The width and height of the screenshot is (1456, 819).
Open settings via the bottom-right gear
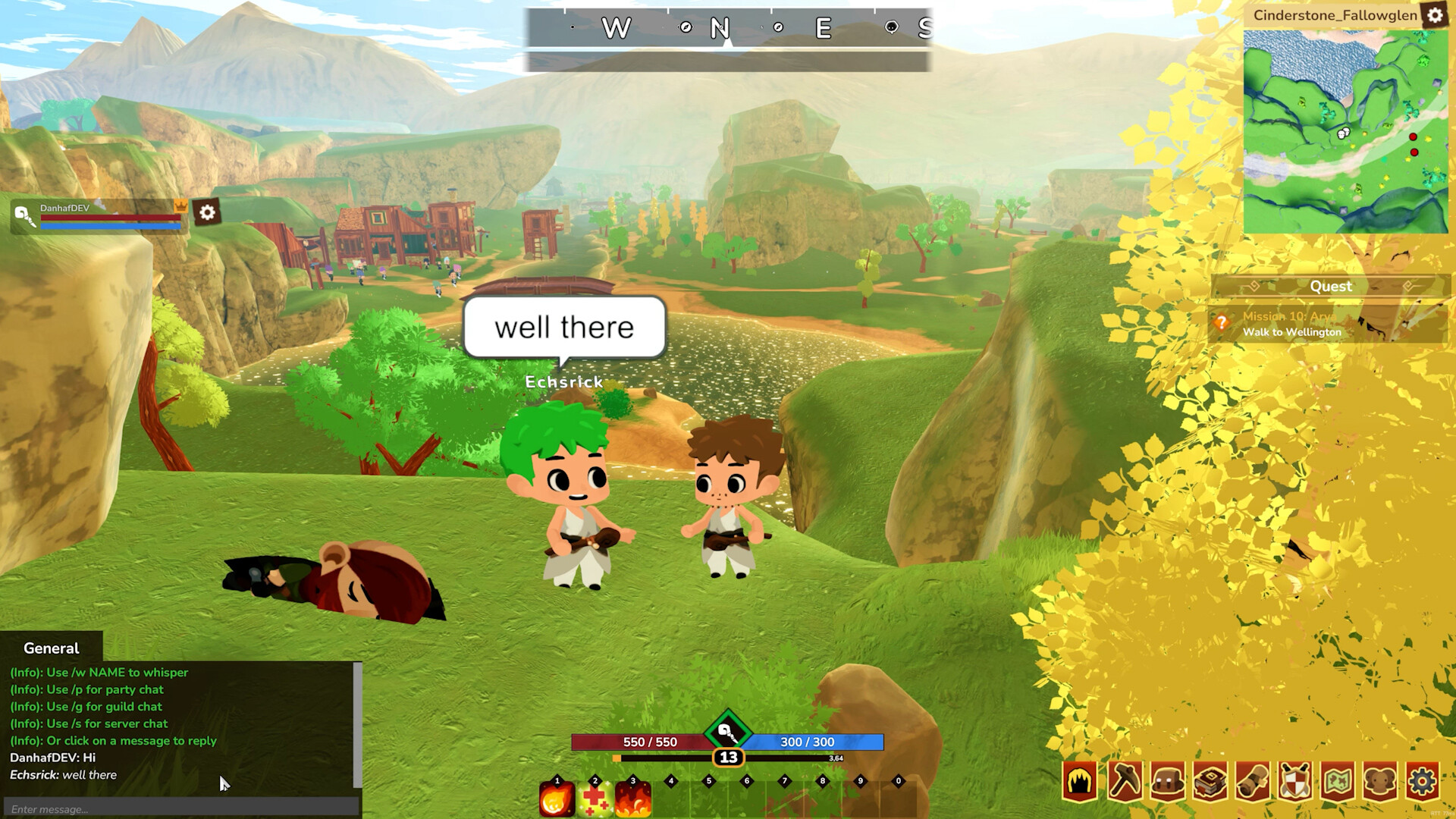[1423, 779]
